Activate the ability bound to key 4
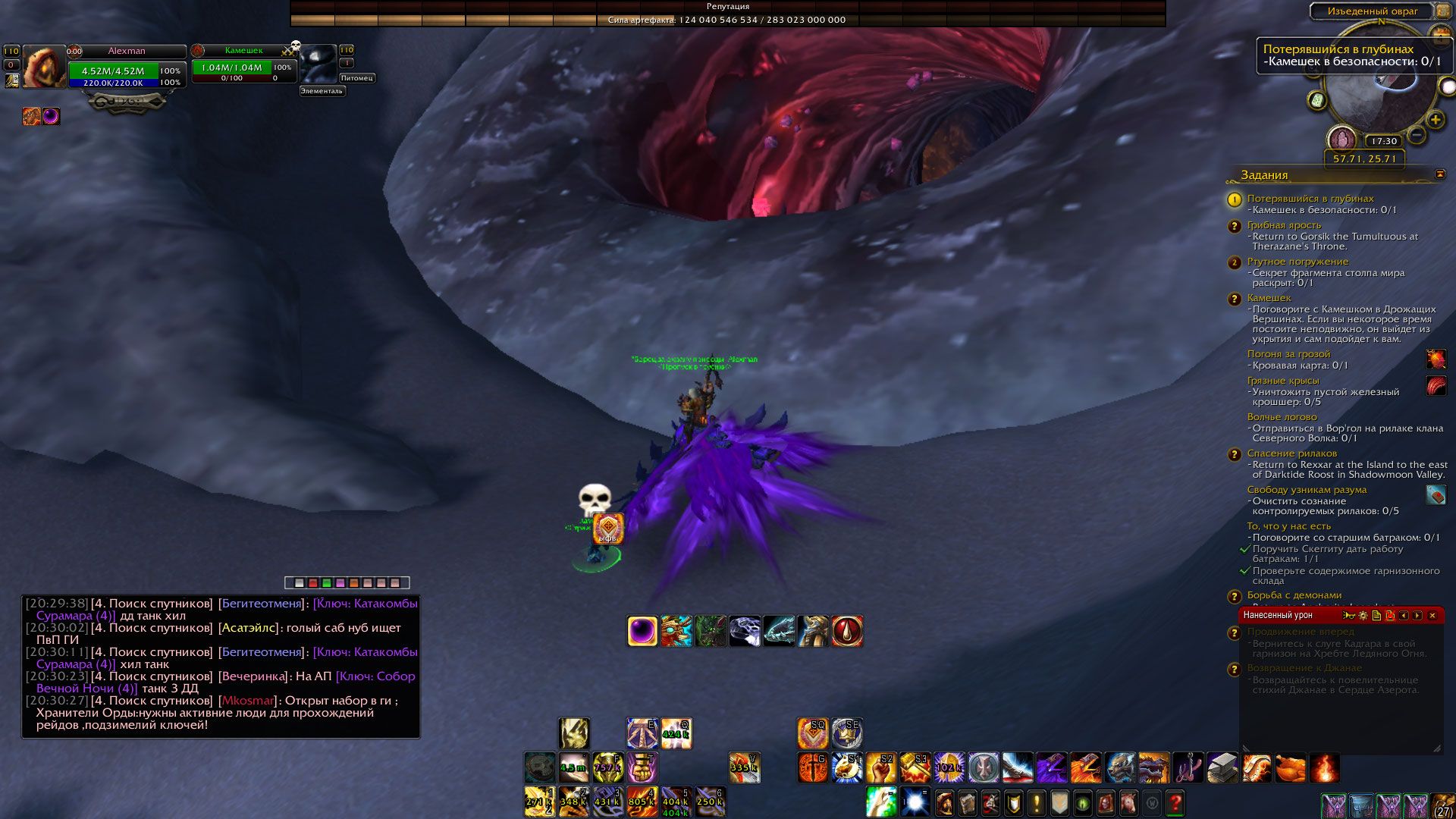 pyautogui.click(x=642, y=802)
